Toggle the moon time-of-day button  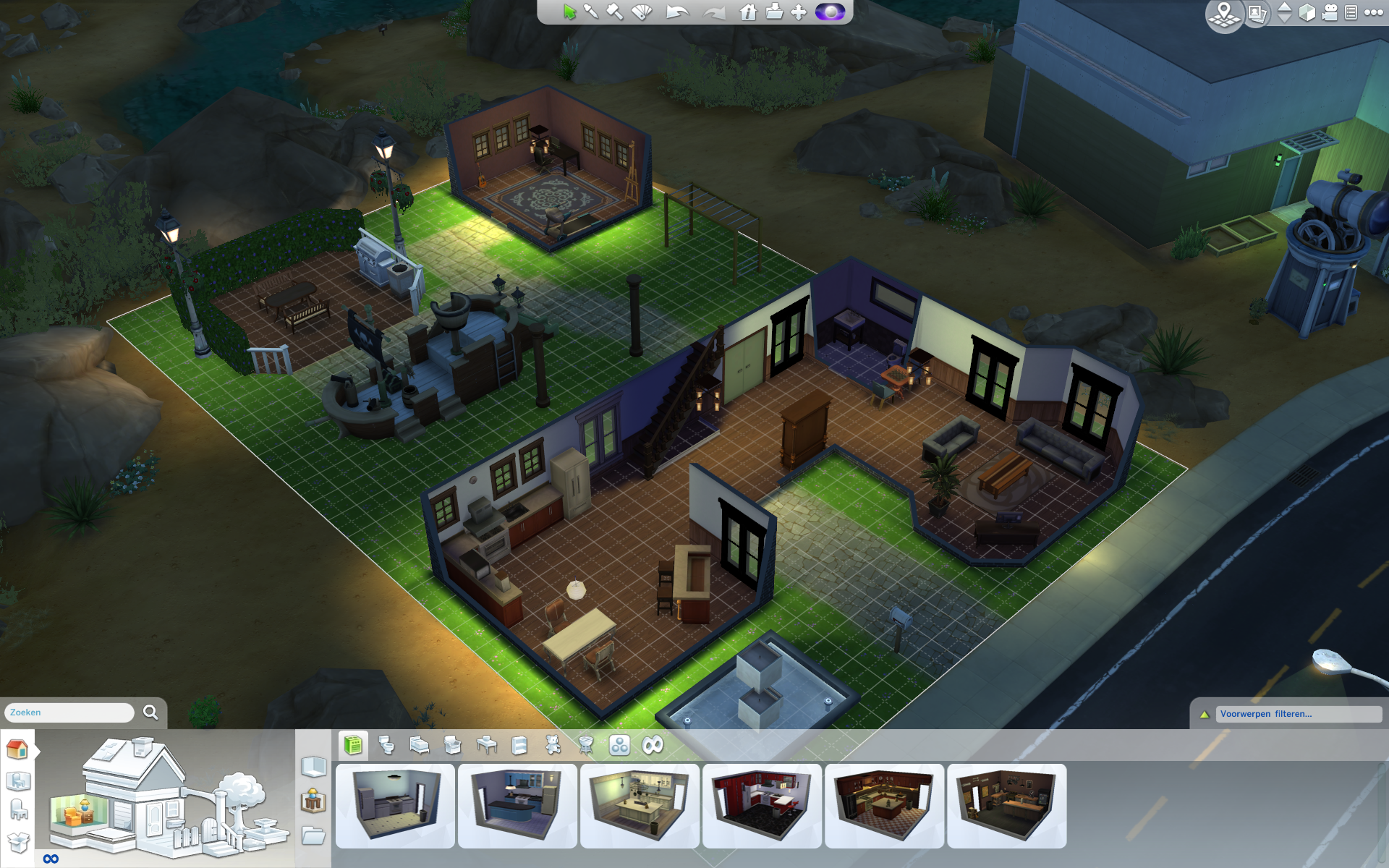[830, 12]
